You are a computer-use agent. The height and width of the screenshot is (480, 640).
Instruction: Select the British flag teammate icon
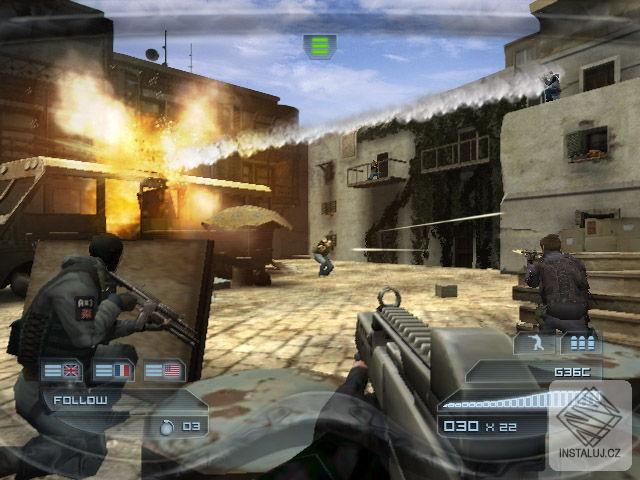click(x=62, y=370)
